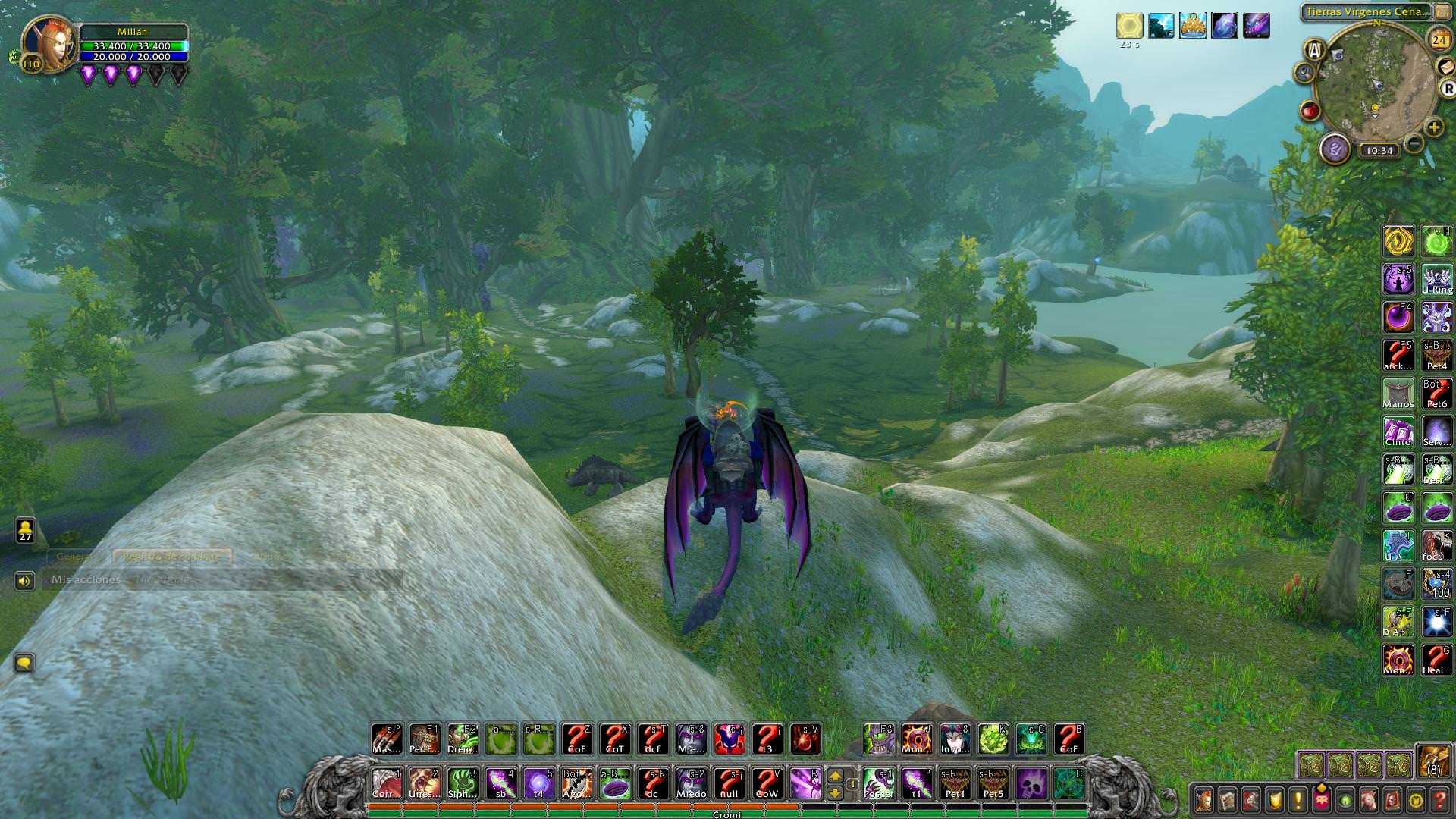Use the CoW action bar slot
Screen dimensions: 1456x819
(x=767, y=783)
